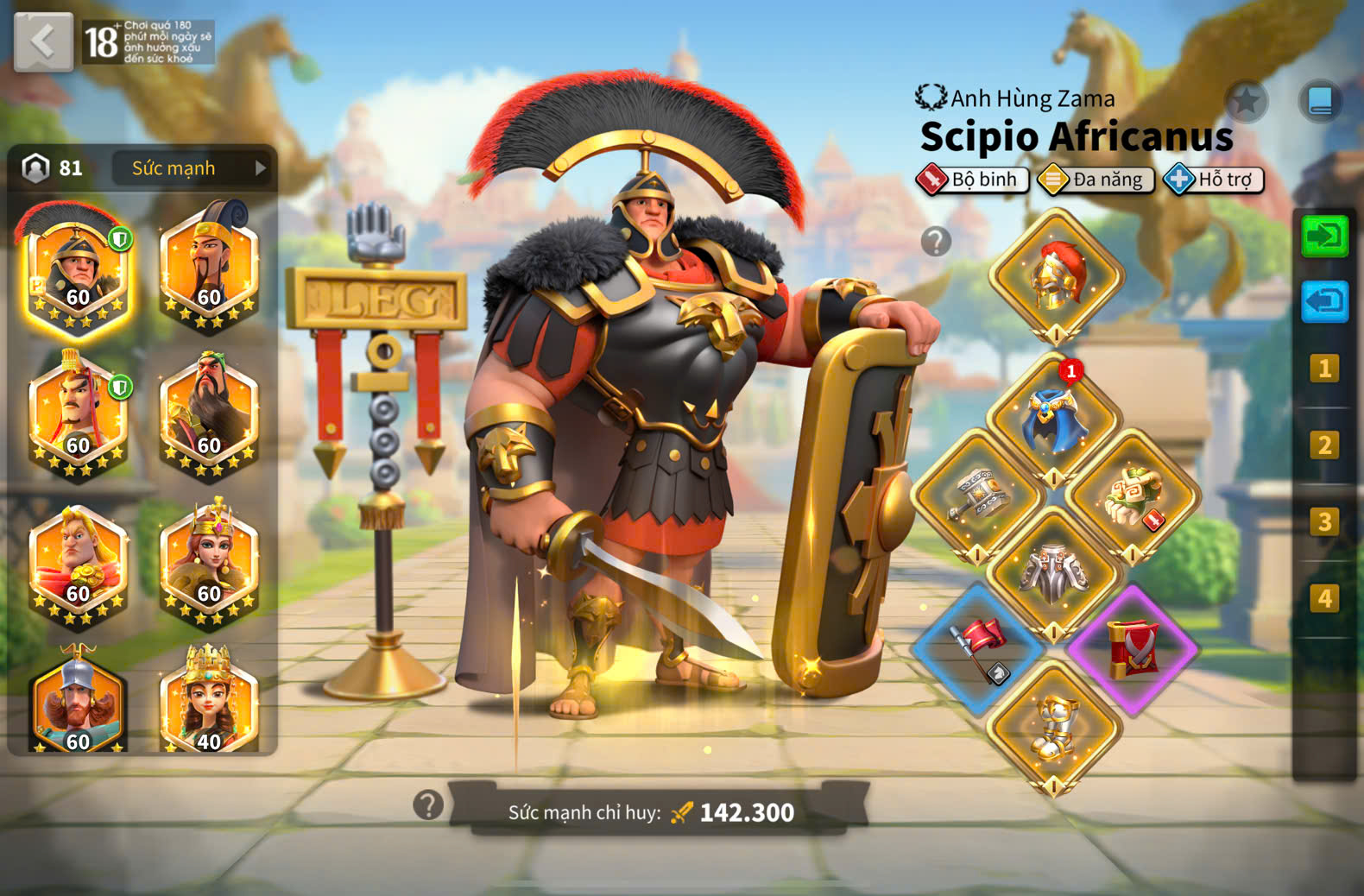Open the blue book icon

[1320, 101]
